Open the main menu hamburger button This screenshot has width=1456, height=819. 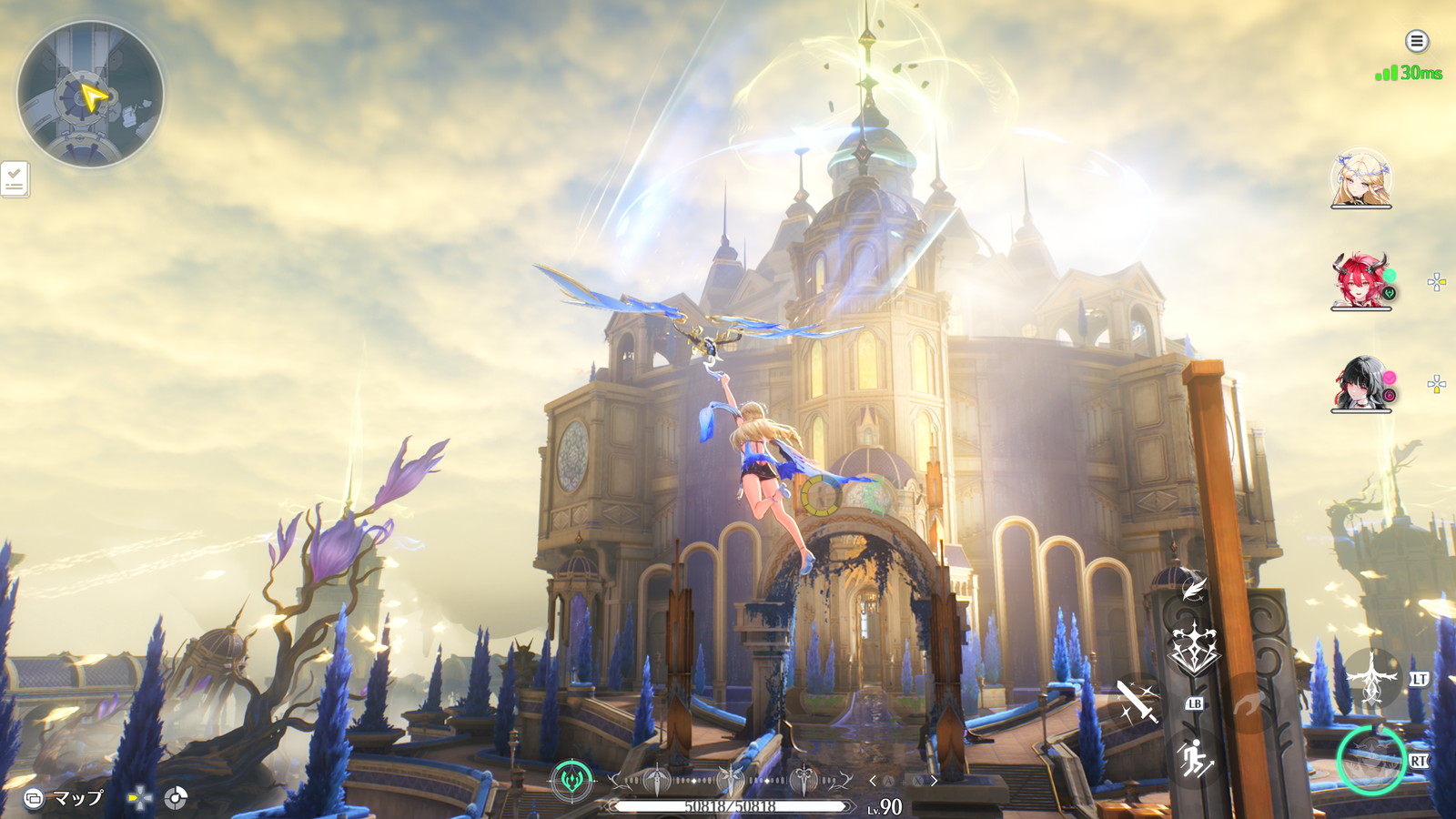1416,41
